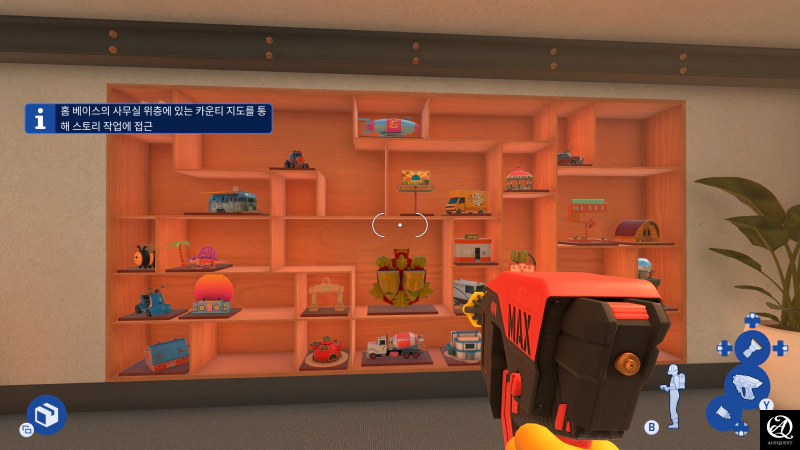
Task: Select the flashlight tool icon
Action: pos(751,348)
